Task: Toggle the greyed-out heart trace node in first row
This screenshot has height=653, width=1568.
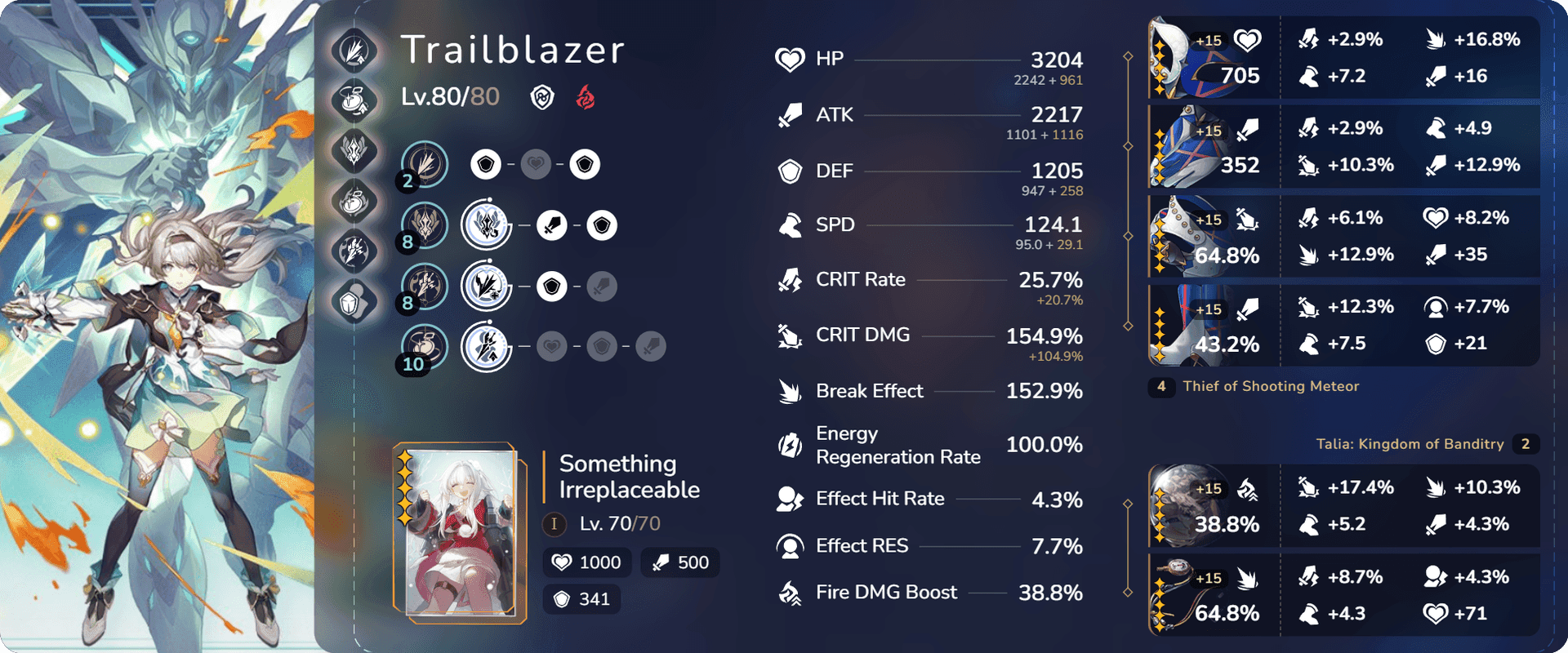Action: pos(535,163)
